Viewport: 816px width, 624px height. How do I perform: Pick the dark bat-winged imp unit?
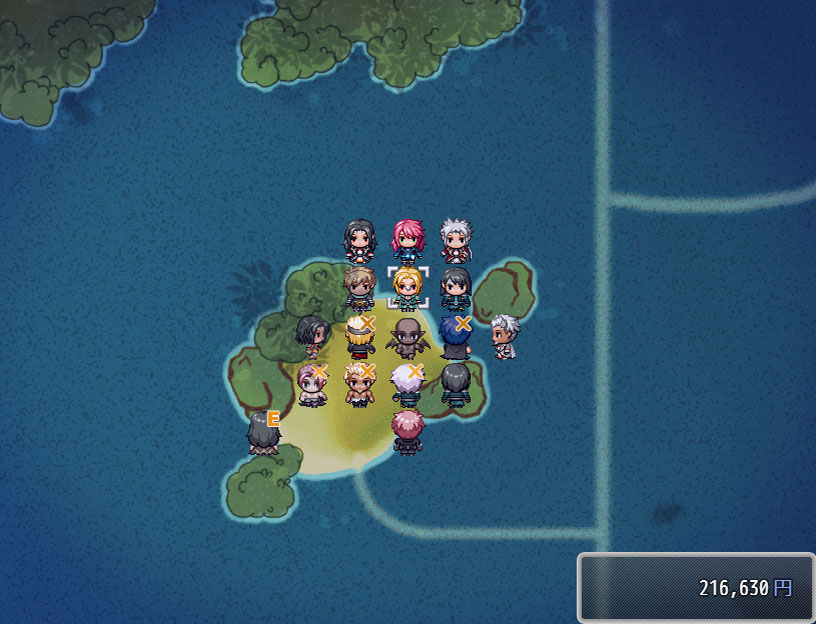[x=408, y=338]
